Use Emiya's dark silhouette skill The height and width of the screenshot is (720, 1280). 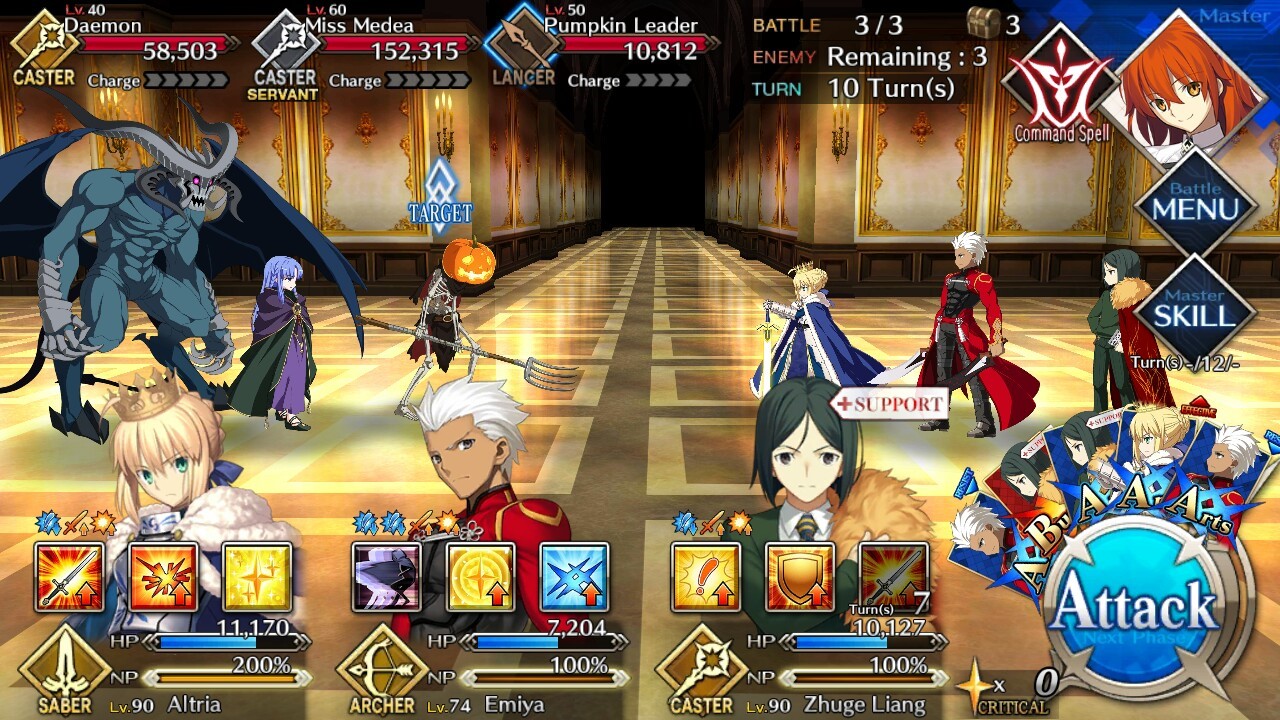click(386, 577)
